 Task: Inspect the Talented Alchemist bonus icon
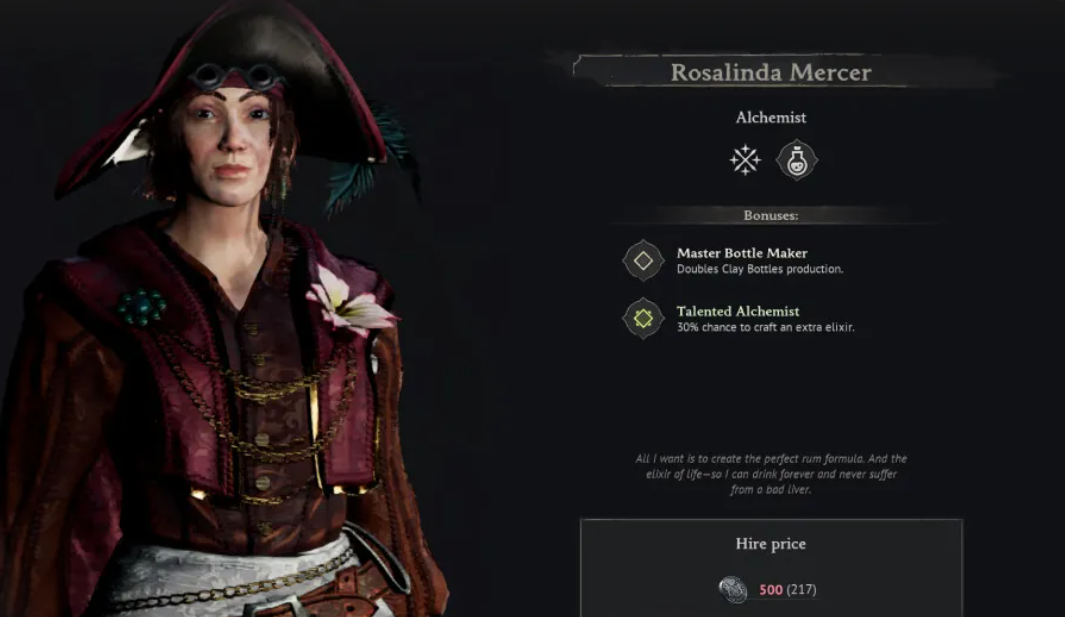coord(643,318)
